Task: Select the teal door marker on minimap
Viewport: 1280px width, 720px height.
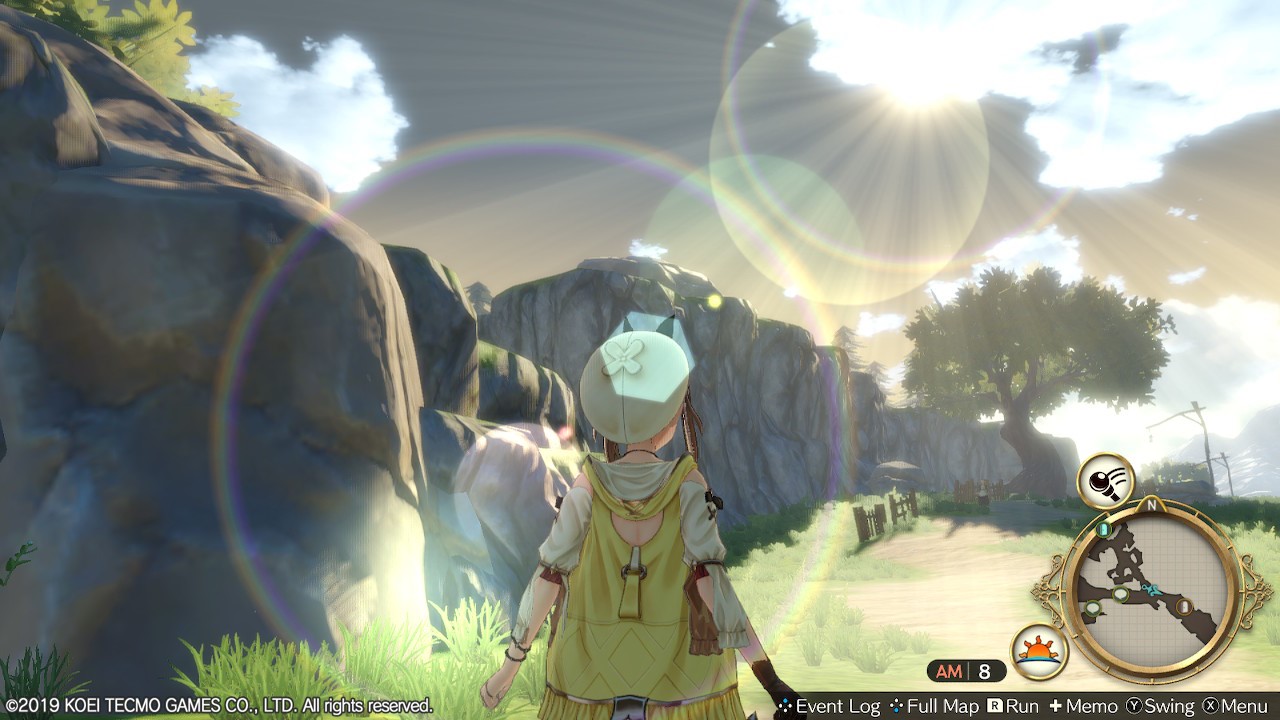Action: coord(1104,528)
